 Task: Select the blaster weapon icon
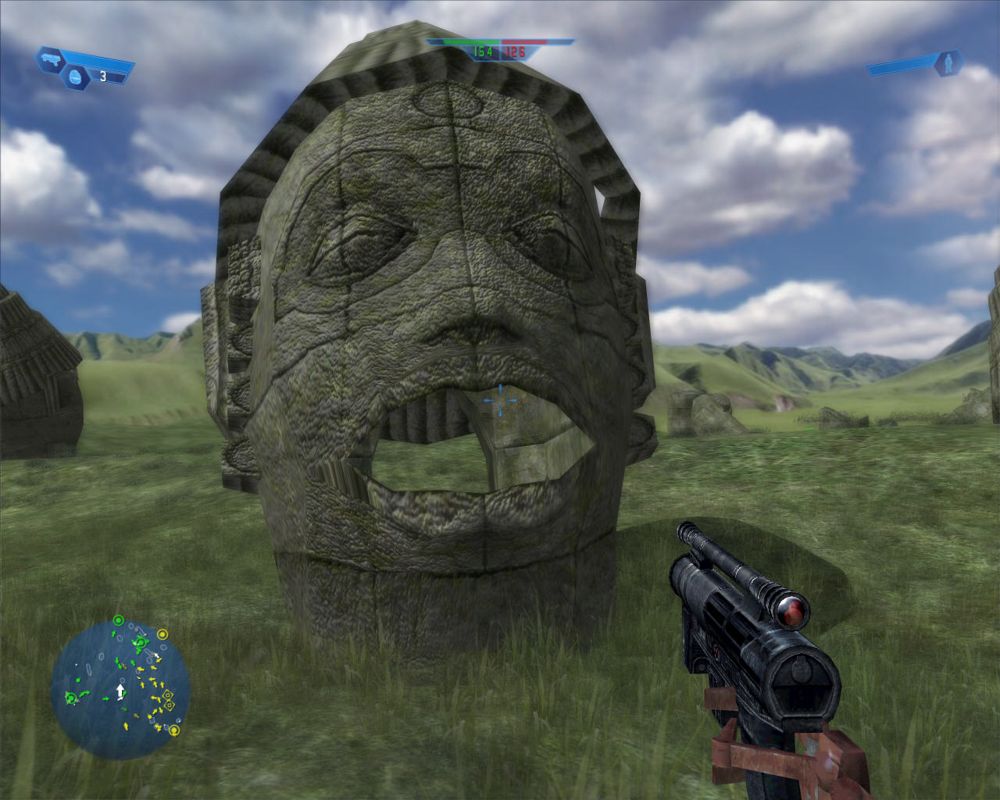point(50,61)
